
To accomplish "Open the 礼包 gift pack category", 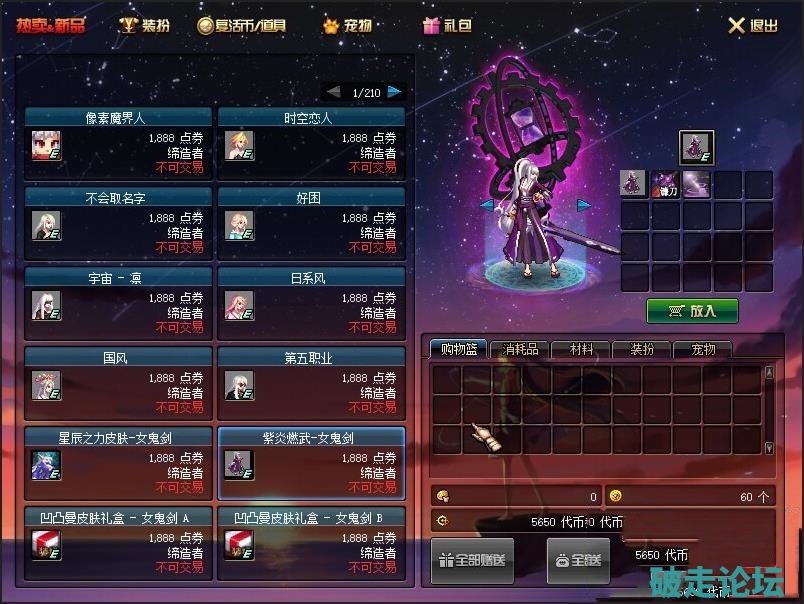I will [445, 25].
